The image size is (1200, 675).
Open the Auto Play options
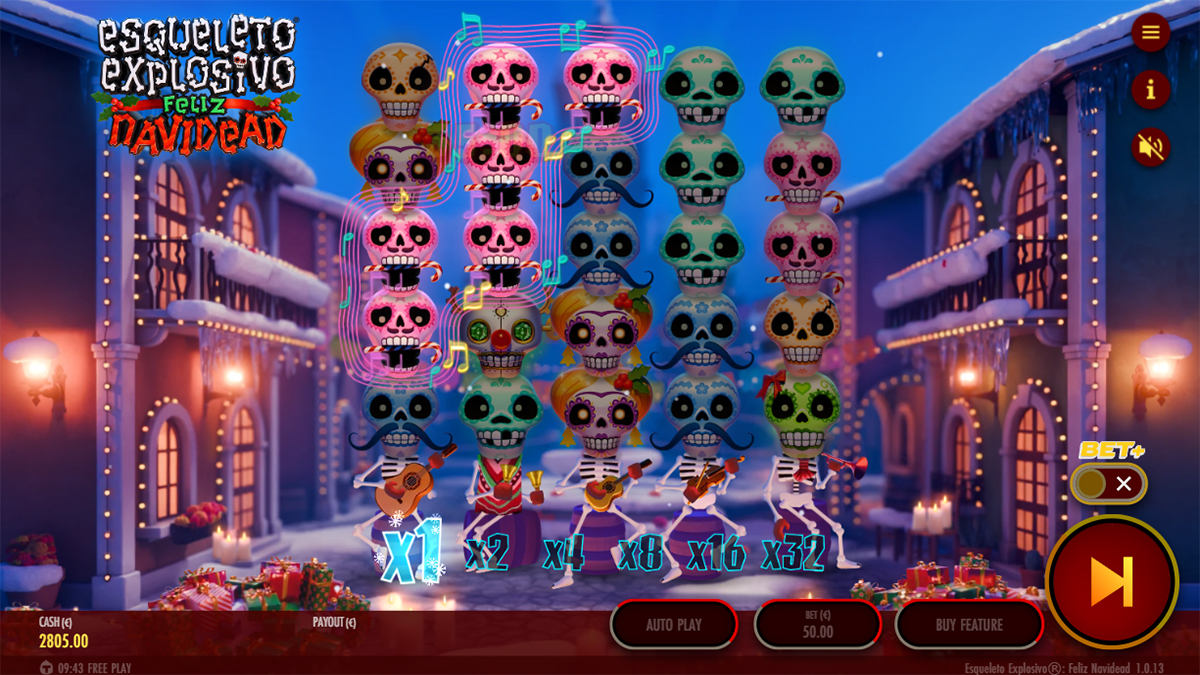tap(674, 625)
